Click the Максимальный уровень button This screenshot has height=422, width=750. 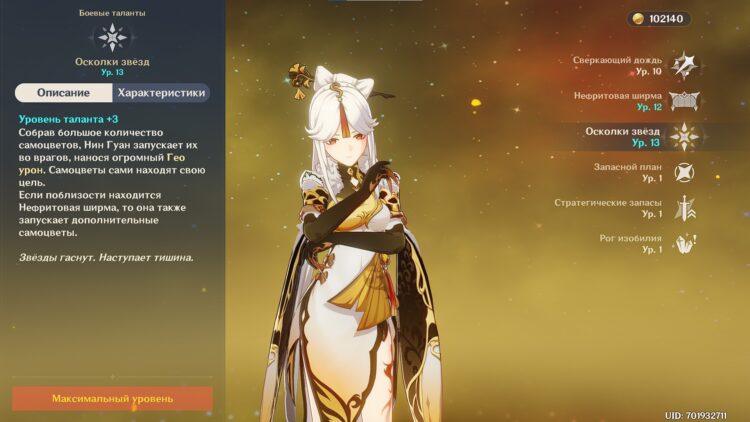click(x=112, y=398)
